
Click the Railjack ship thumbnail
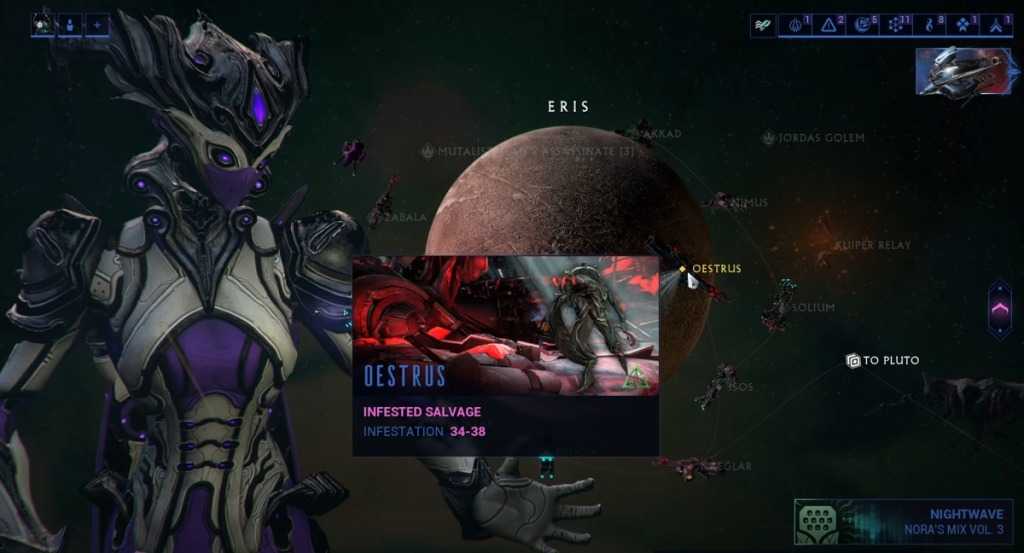pos(964,70)
